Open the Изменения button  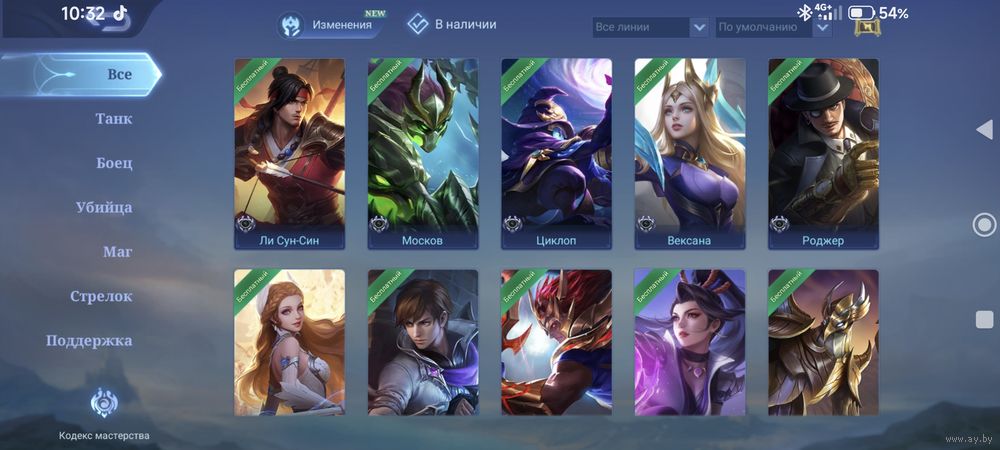(x=330, y=24)
